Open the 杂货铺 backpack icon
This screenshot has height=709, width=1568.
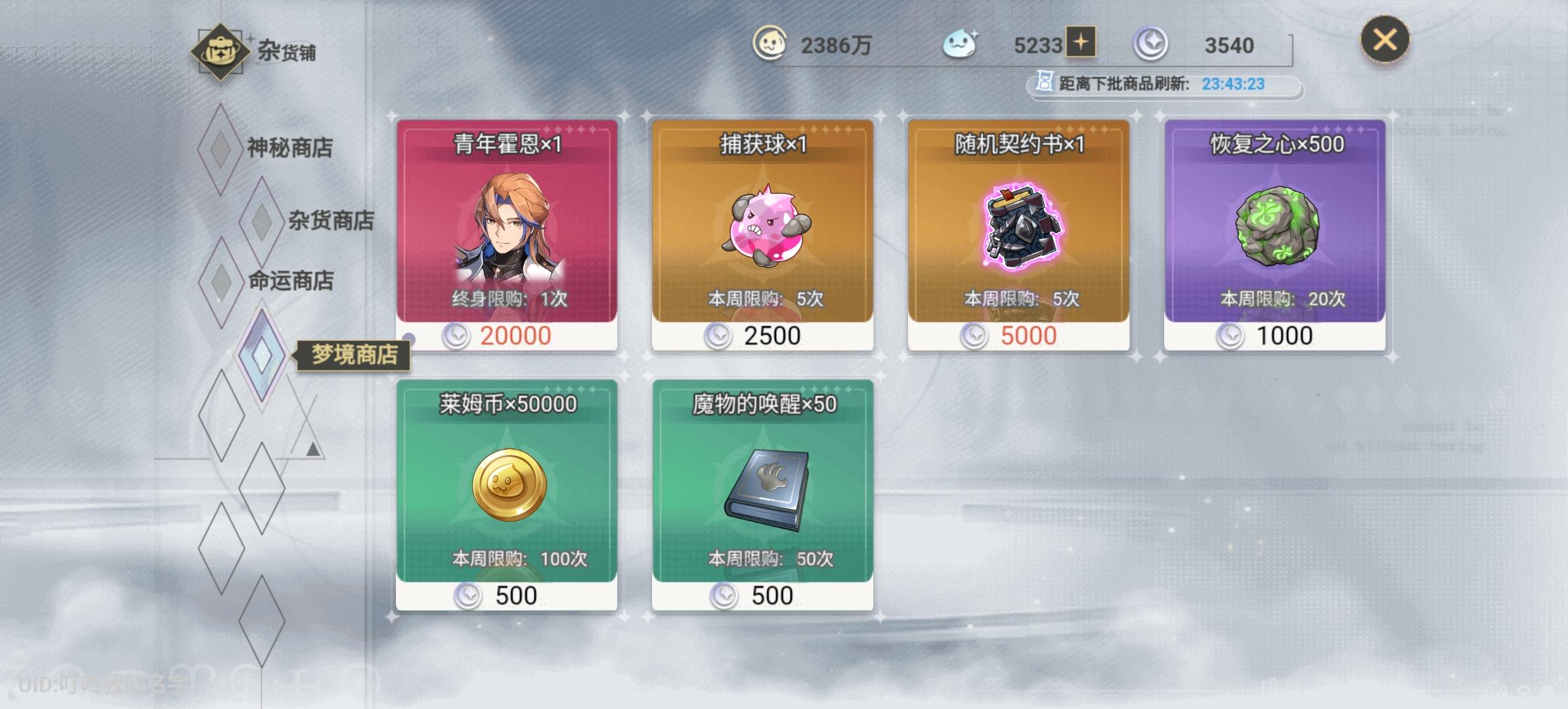220,51
